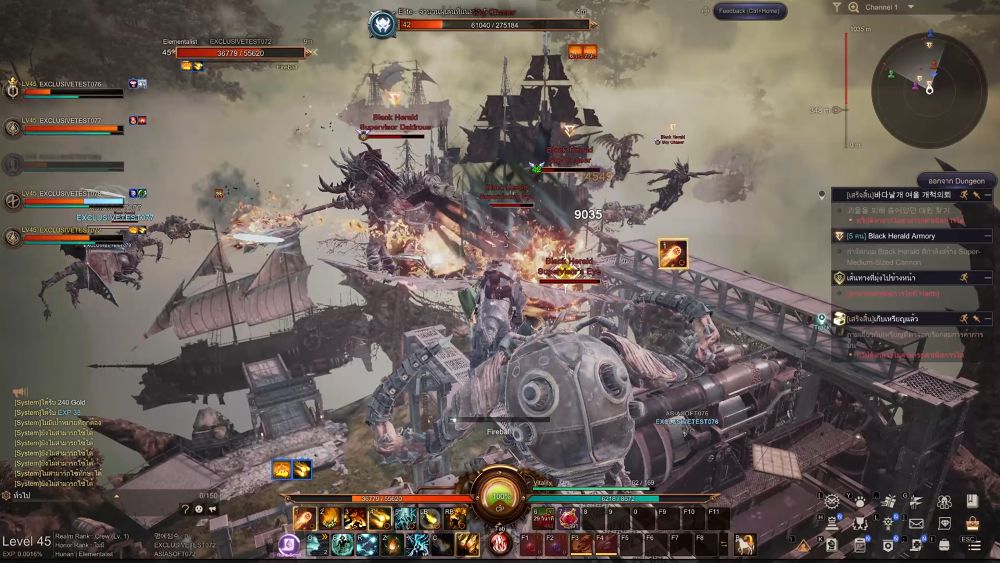Summon the horse mount icon
Screen dimensions: 1000x563
744,544
